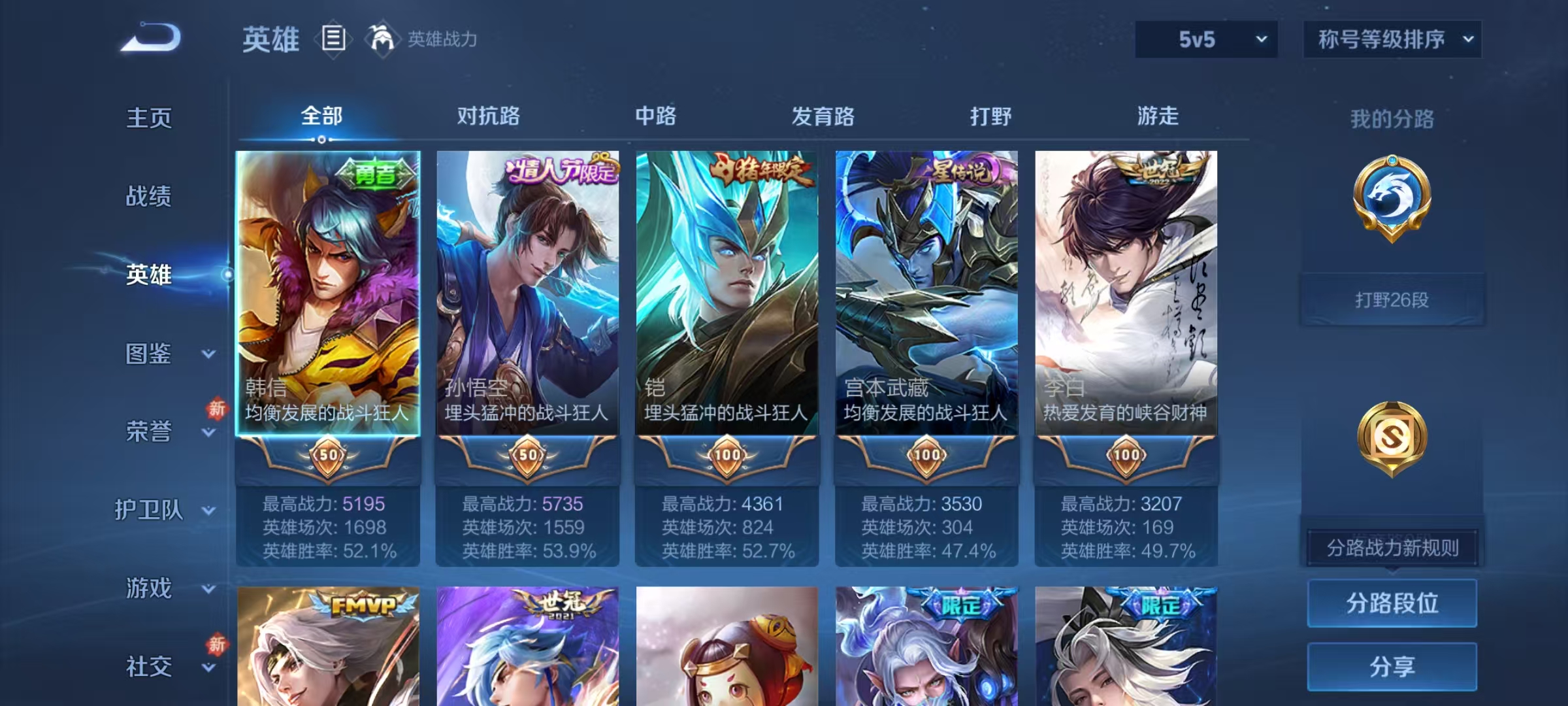
Task: Switch to the 打野 tab
Action: click(x=990, y=116)
